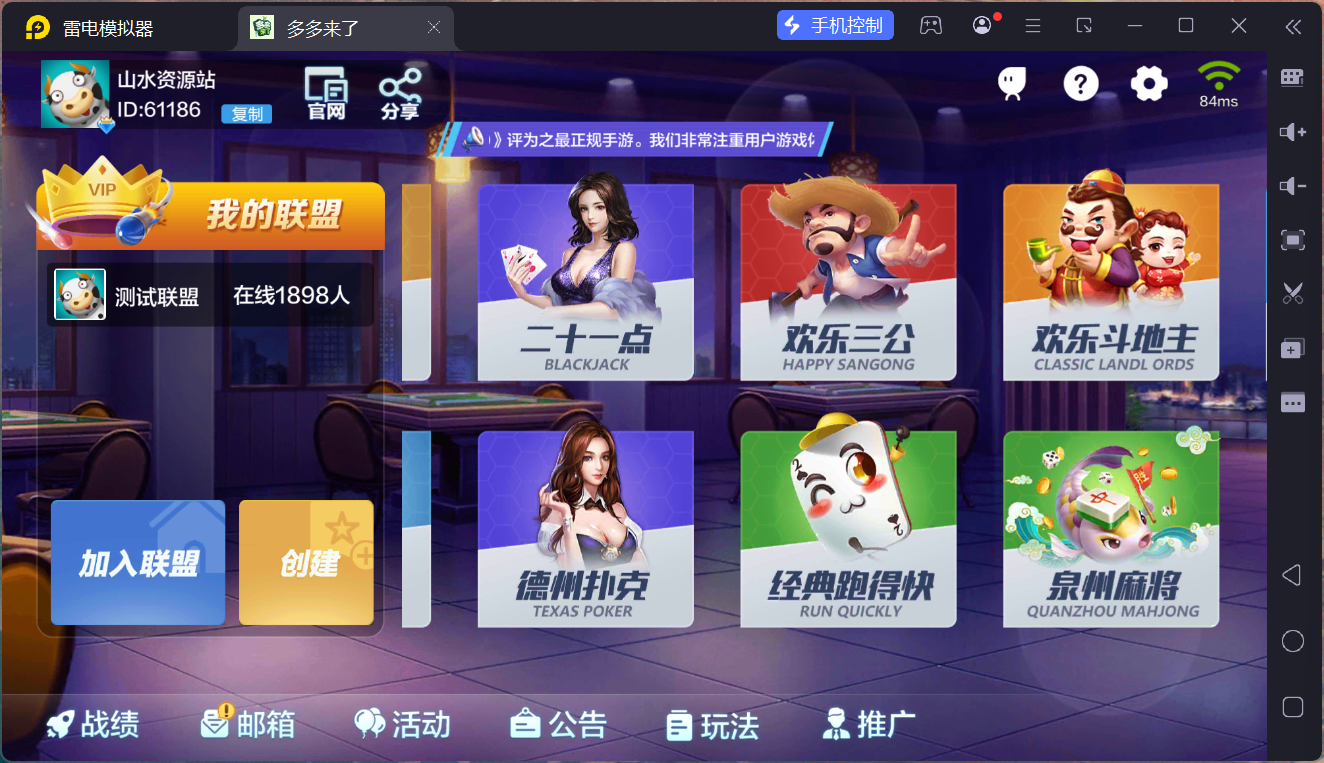
Task: Increase volume in the emulator sidebar
Action: point(1293,131)
